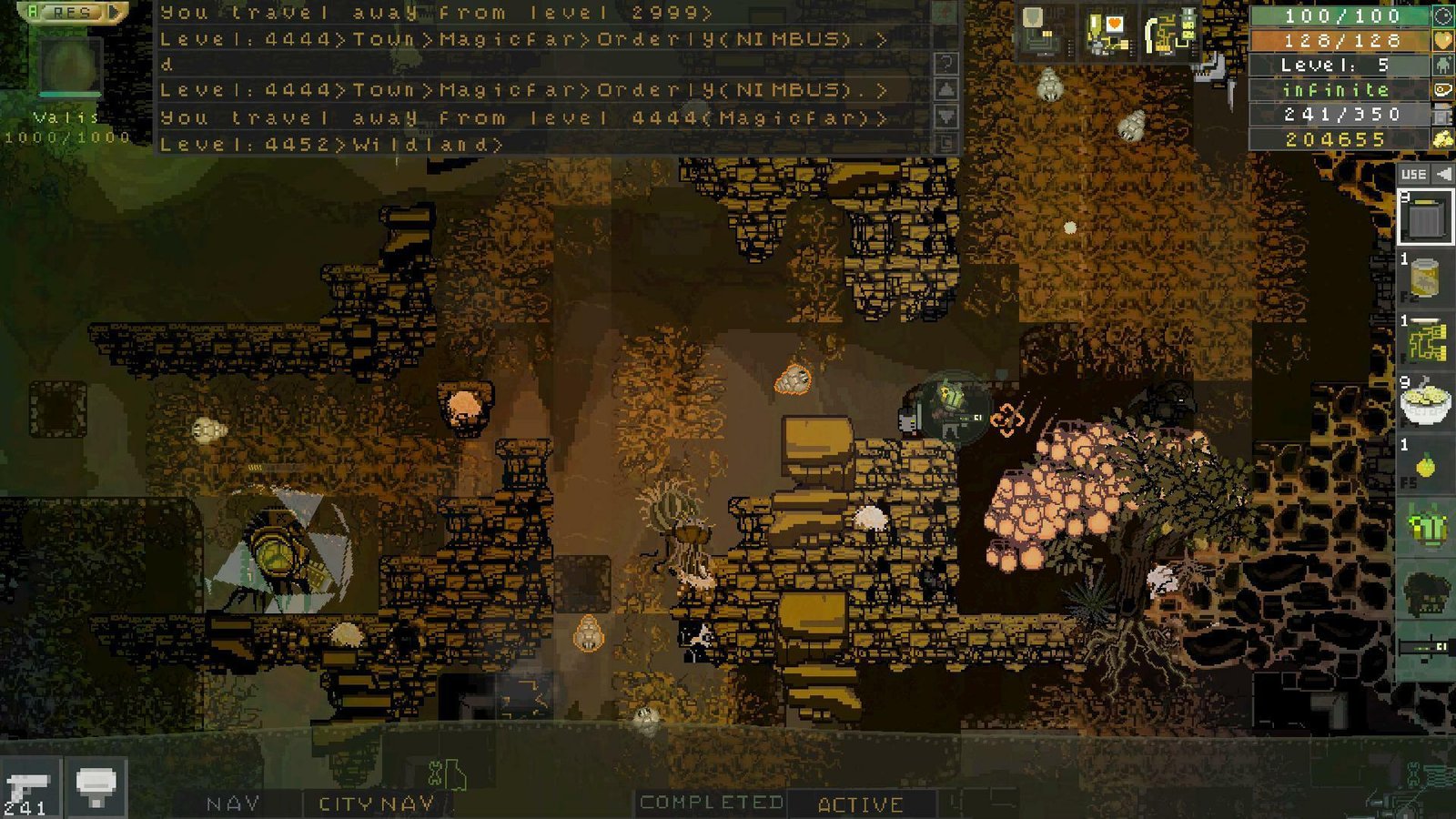Click the message log up arrow

(946, 89)
